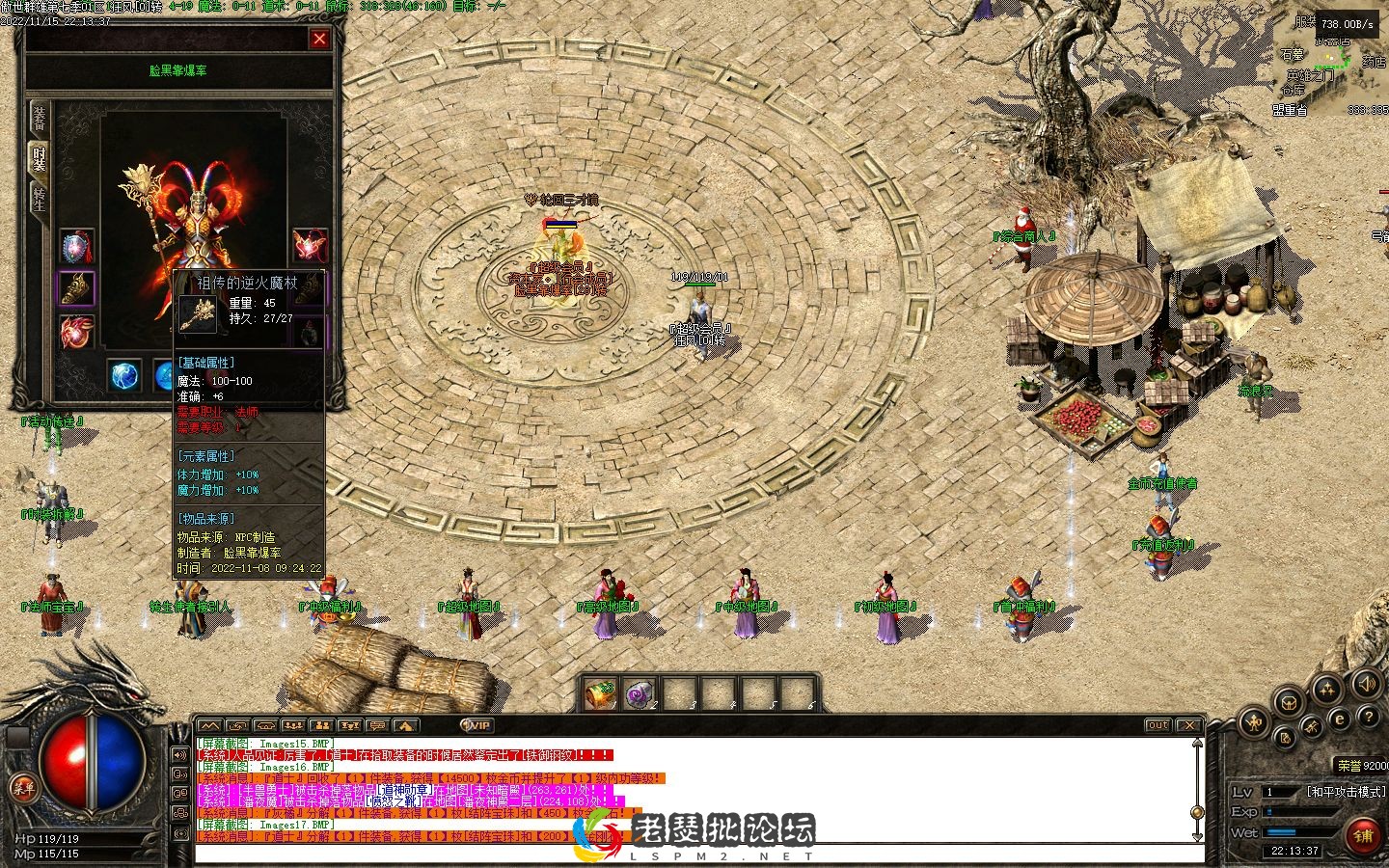
Task: Use the purple scroll hotbar item
Action: point(640,692)
